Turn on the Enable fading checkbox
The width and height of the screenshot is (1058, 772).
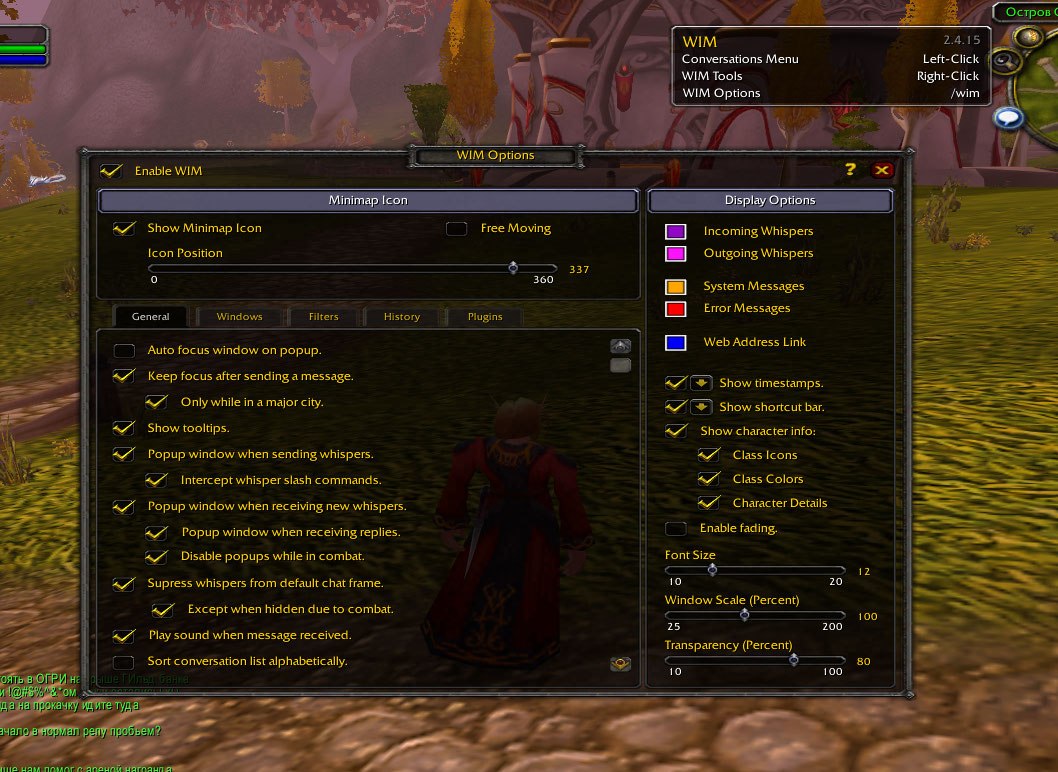(676, 529)
